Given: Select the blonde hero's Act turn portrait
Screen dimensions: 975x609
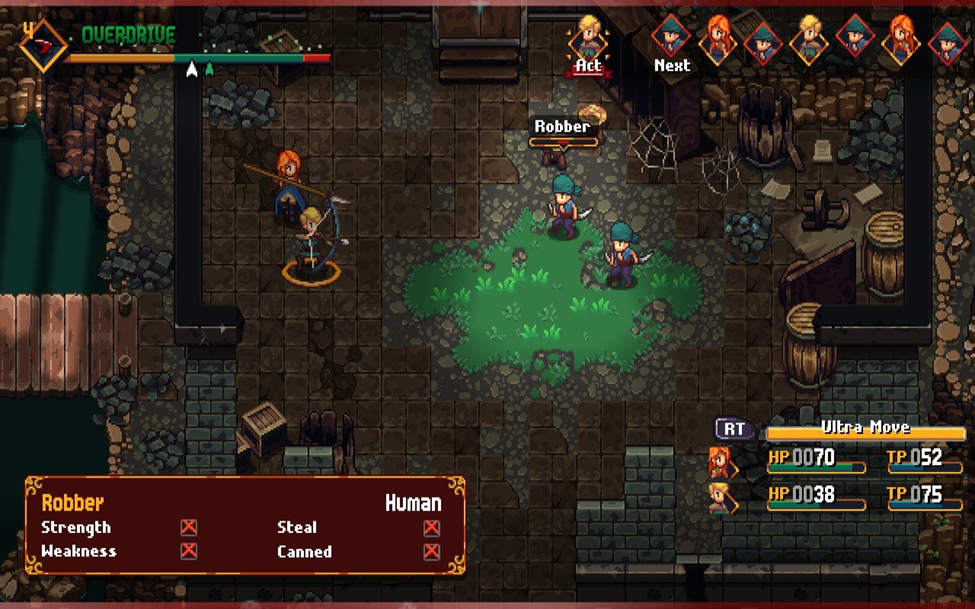Looking at the screenshot, I should 588,38.
